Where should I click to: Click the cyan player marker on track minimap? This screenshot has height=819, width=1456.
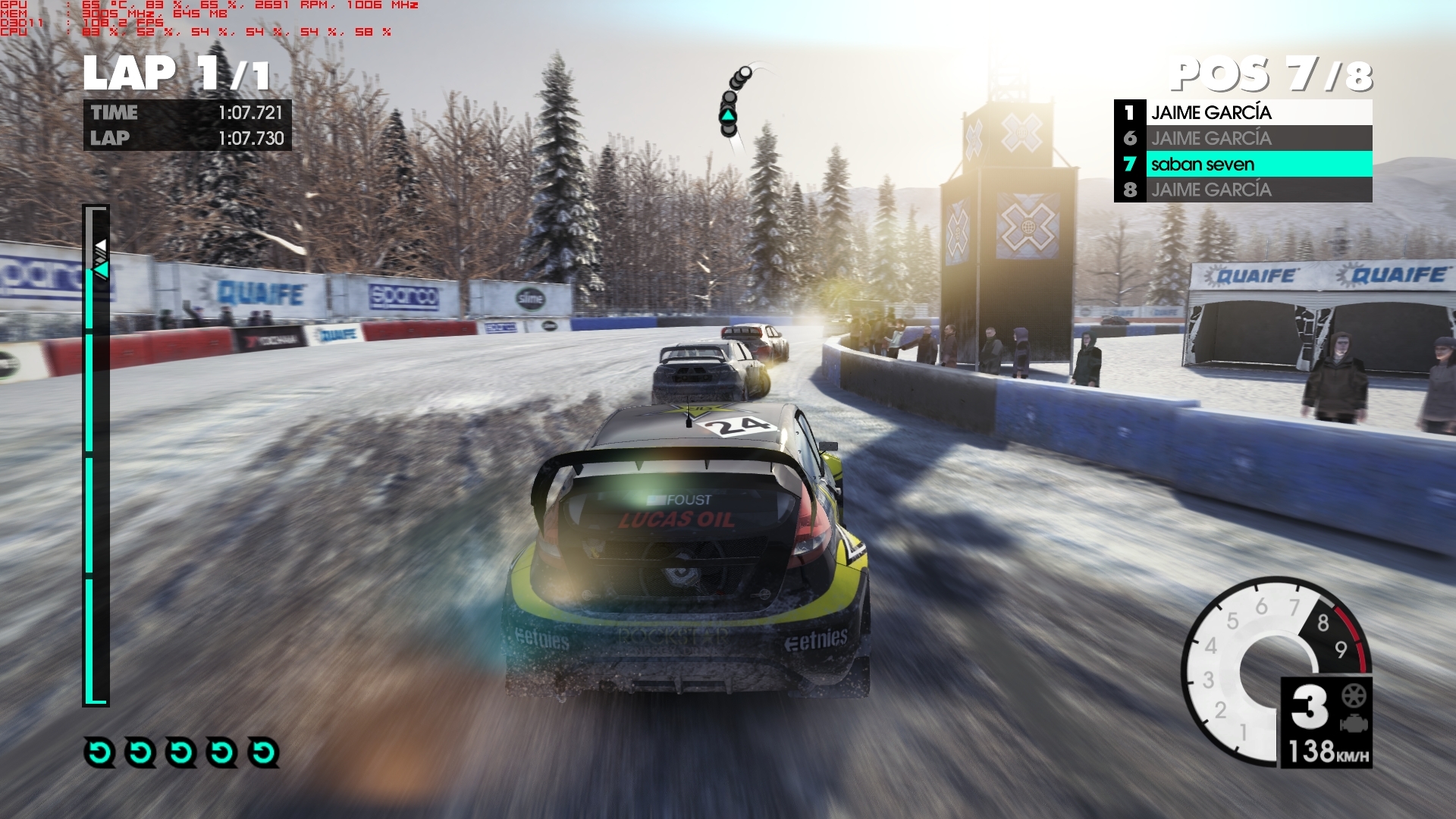[x=728, y=116]
